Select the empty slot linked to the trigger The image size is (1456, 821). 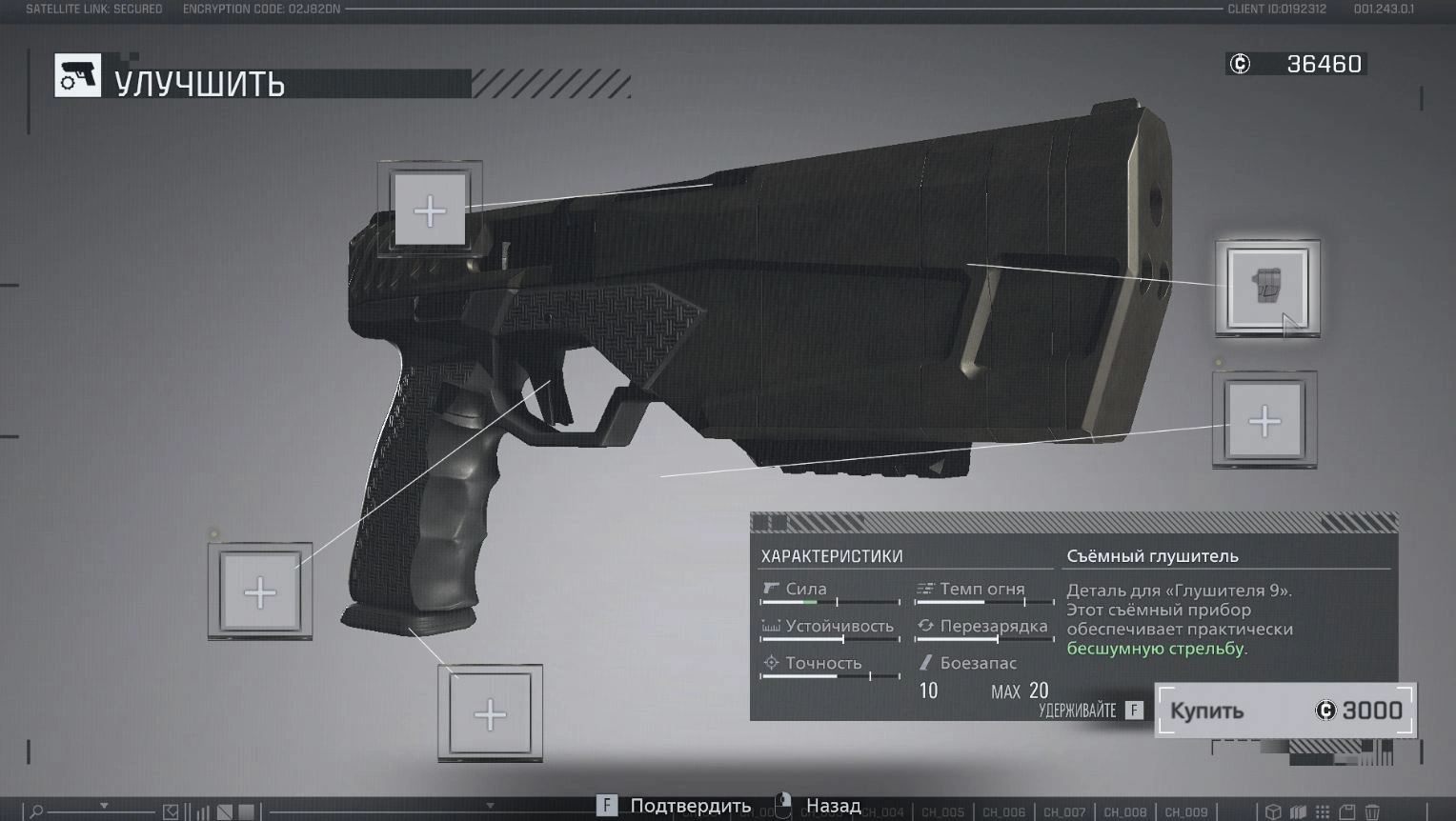(x=260, y=592)
